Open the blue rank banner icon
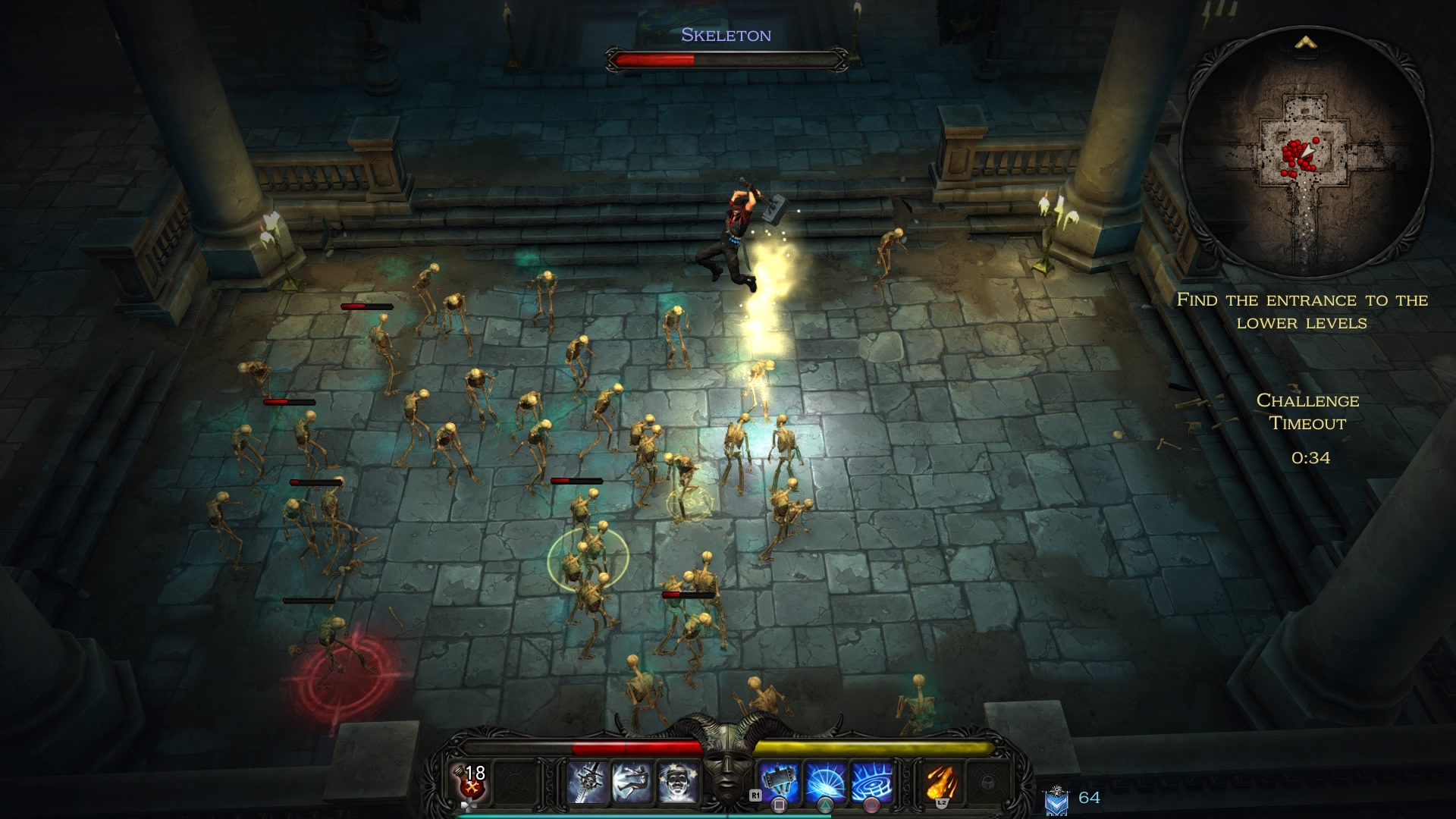Image resolution: width=1456 pixels, height=819 pixels. 1056,799
